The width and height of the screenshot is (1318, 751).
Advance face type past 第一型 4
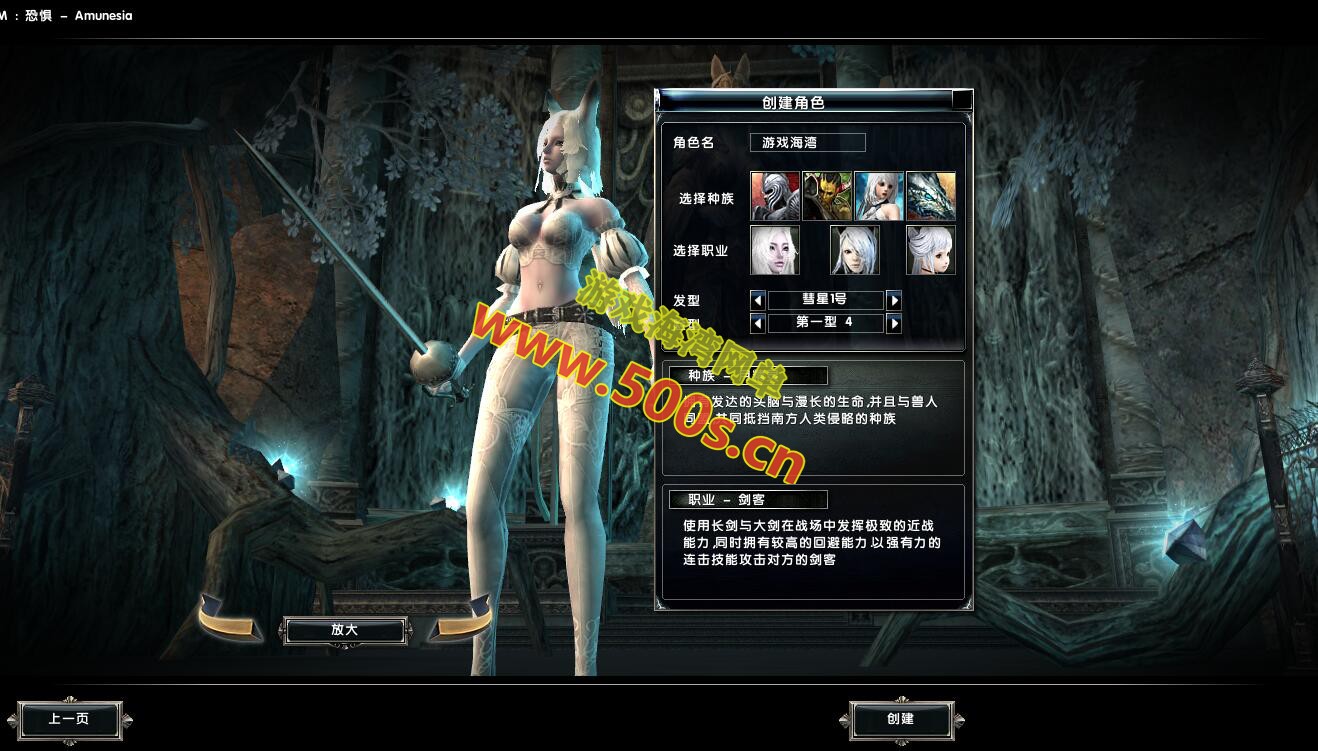pyautogui.click(x=894, y=323)
